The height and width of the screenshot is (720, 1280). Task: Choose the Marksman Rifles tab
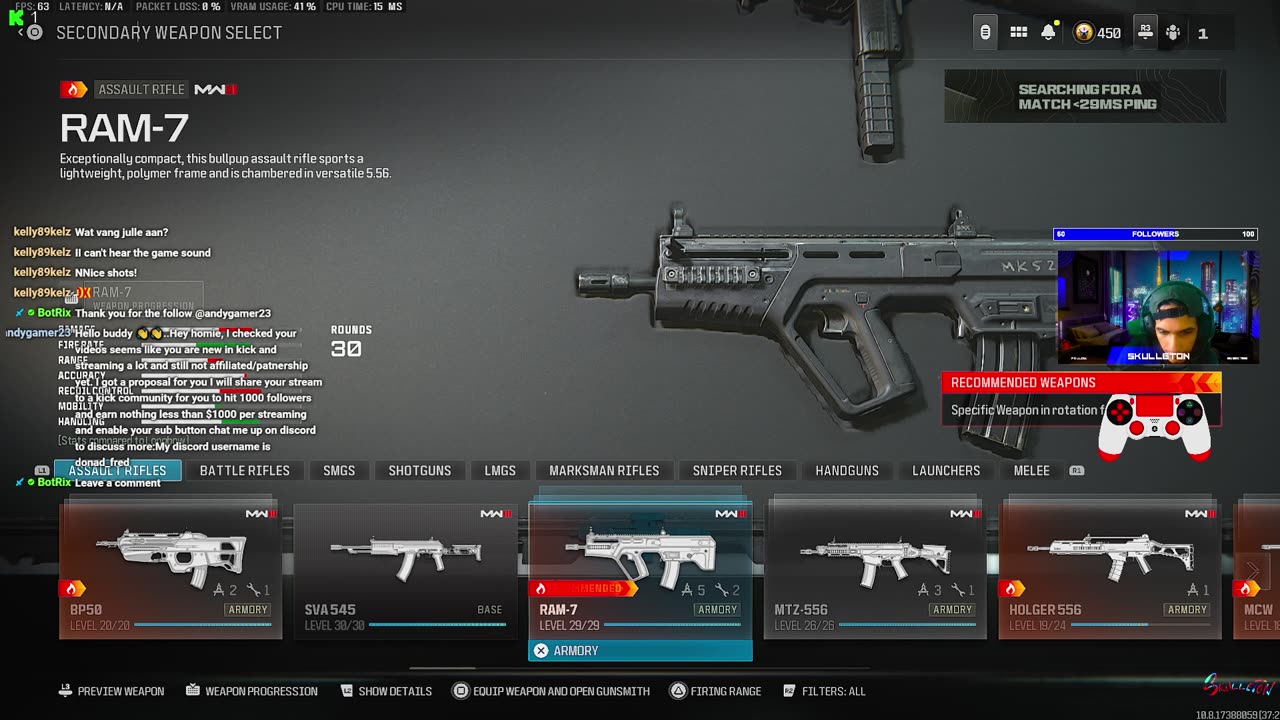[x=604, y=471]
